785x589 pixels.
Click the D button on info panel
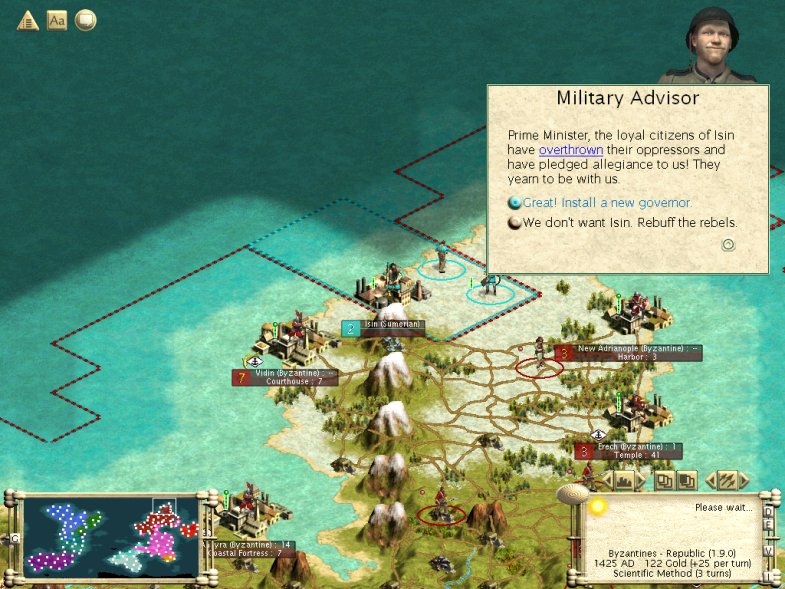tap(767, 510)
